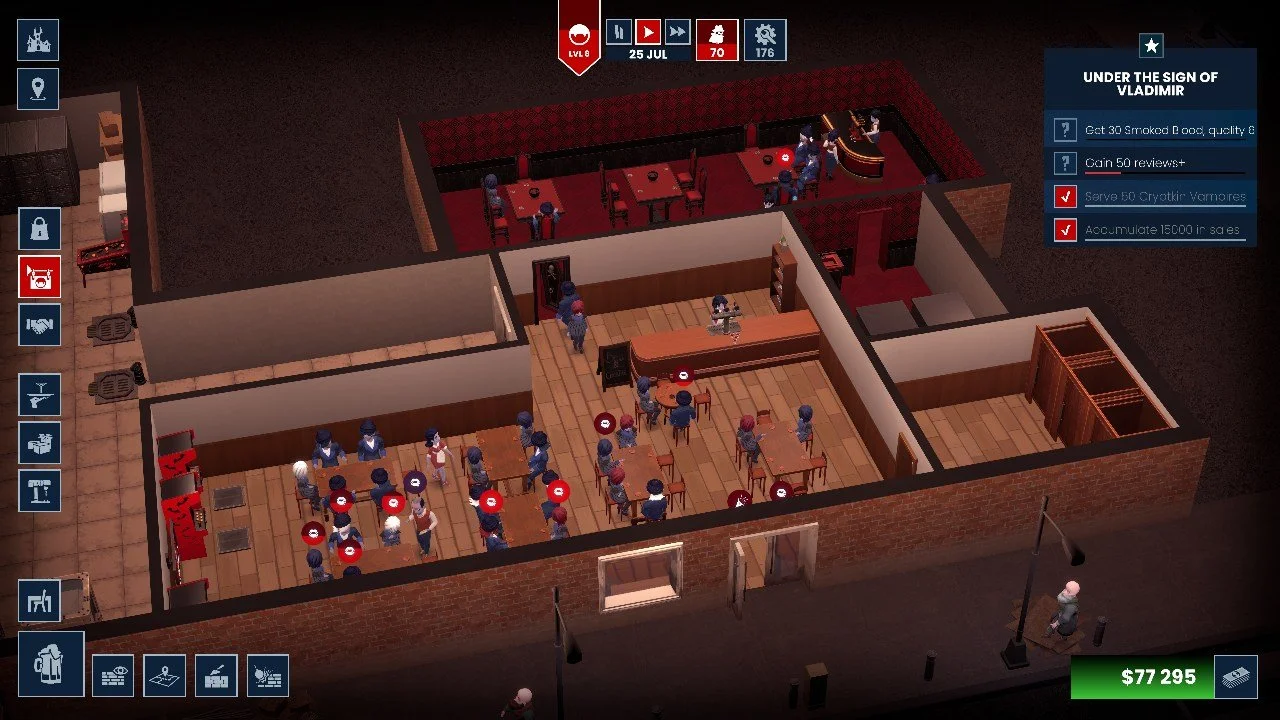Click the star quest tracker icon
The width and height of the screenshot is (1280, 720).
[1151, 45]
